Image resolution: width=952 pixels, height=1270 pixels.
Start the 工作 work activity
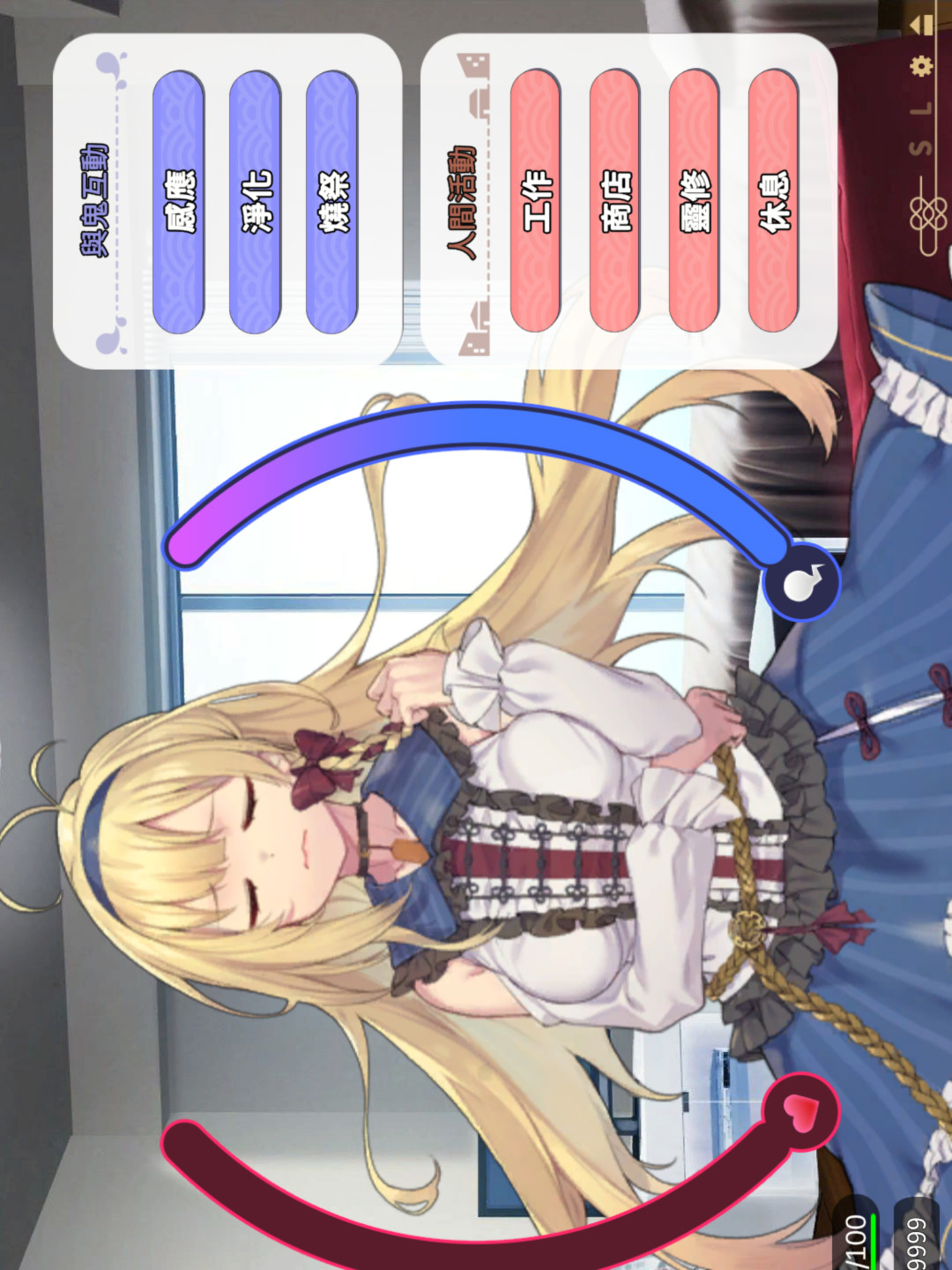pyautogui.click(x=536, y=202)
